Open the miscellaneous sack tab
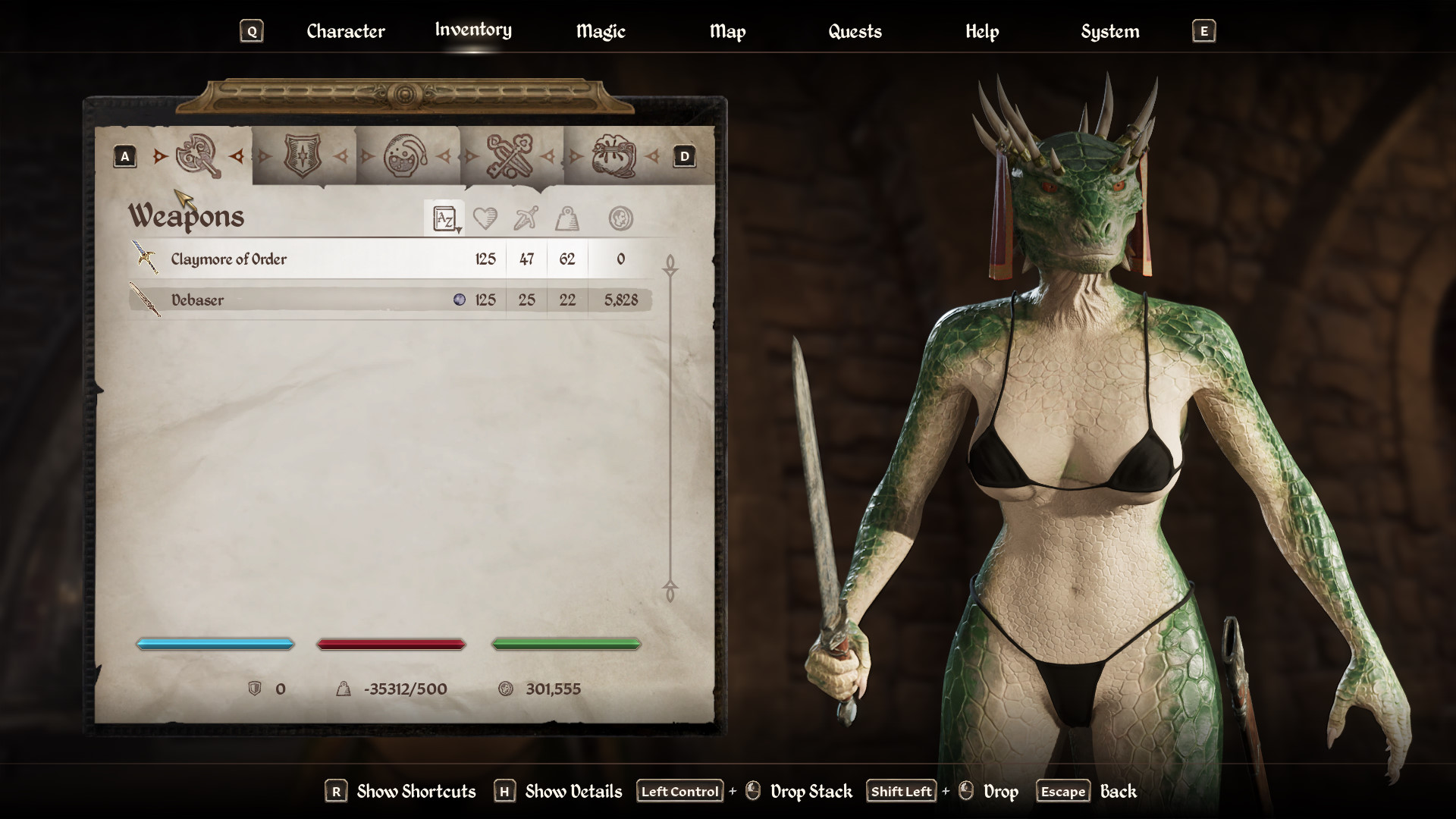The image size is (1456, 819). tap(613, 156)
